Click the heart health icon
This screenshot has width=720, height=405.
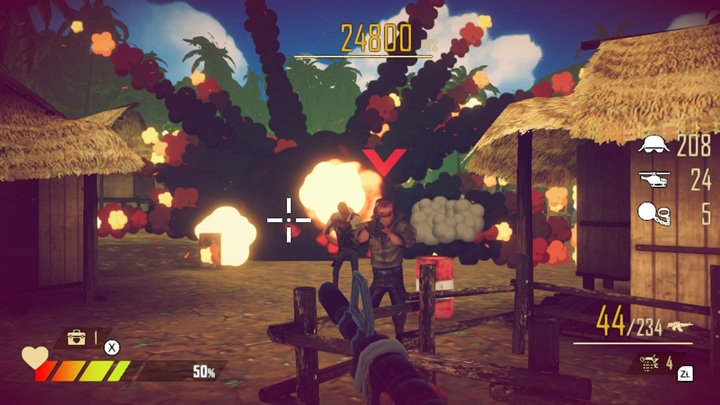[x=36, y=357]
